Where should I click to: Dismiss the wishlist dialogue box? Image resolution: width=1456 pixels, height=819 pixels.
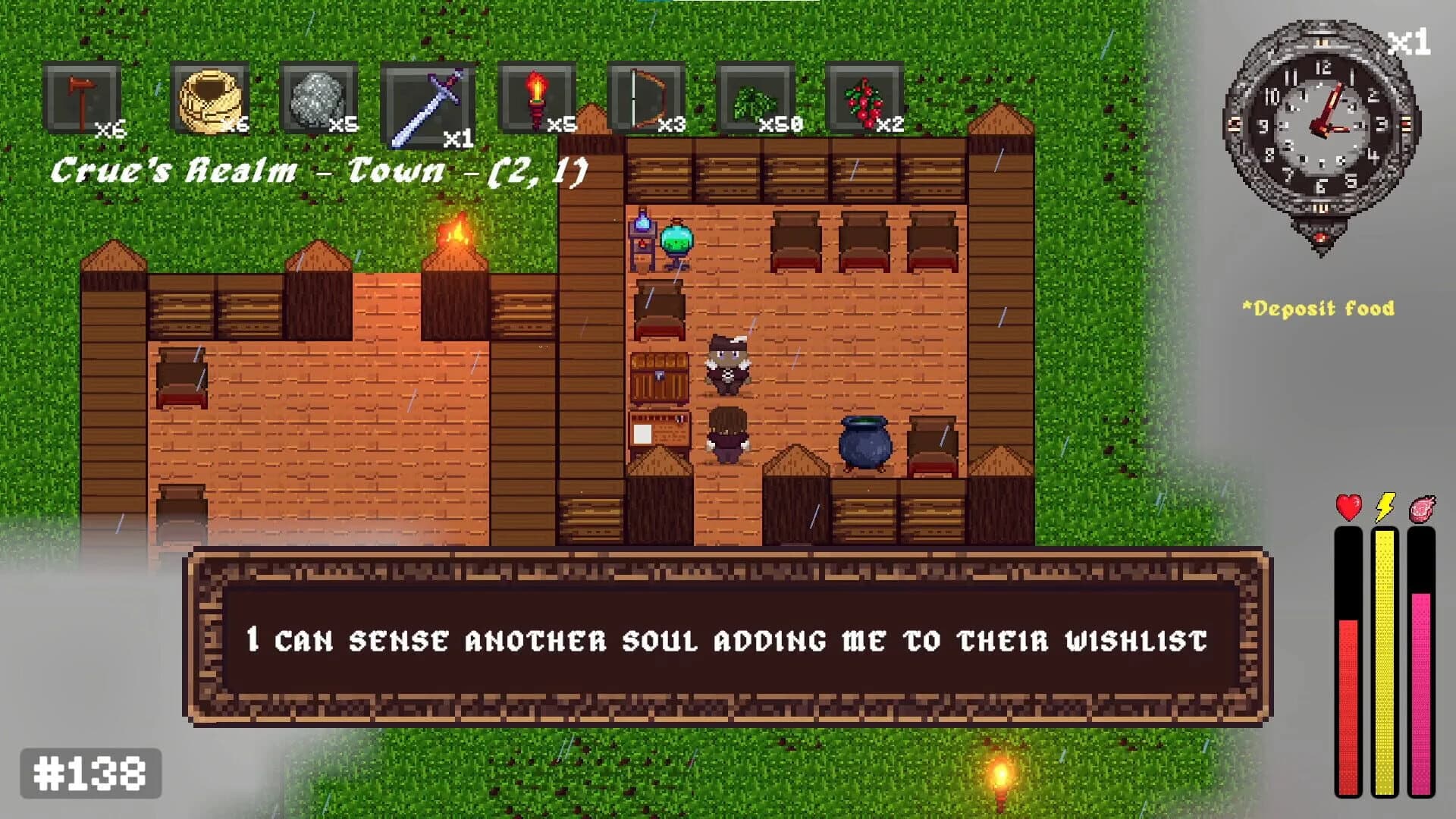728,640
